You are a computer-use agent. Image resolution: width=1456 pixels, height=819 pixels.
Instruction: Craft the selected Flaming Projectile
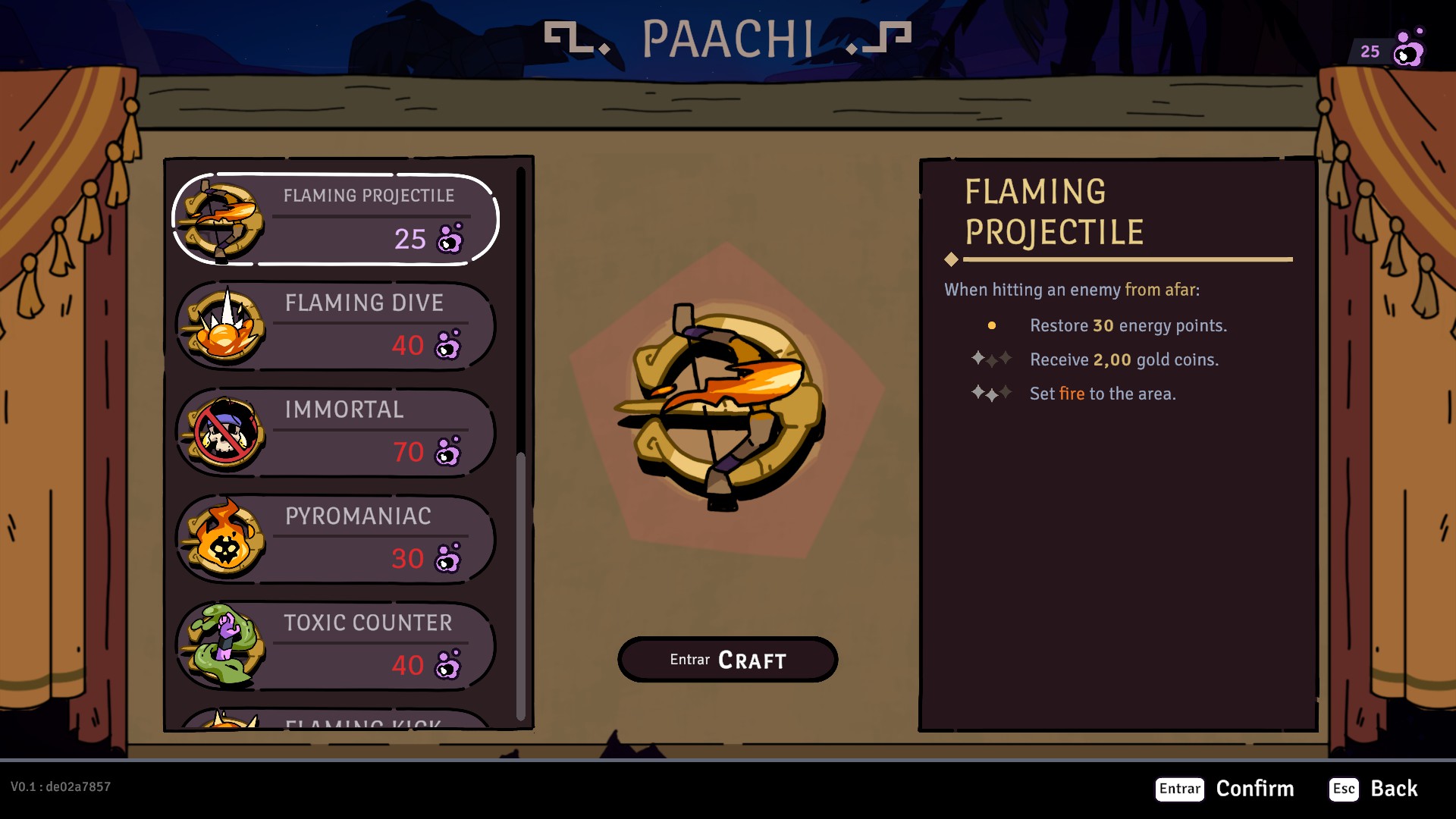[727, 660]
